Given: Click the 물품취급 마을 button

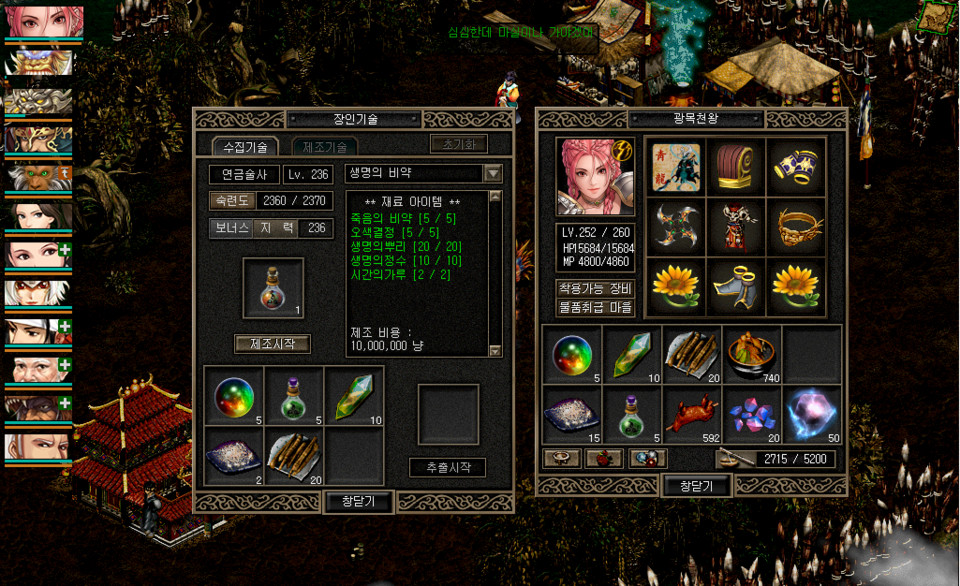Looking at the screenshot, I should tap(595, 307).
